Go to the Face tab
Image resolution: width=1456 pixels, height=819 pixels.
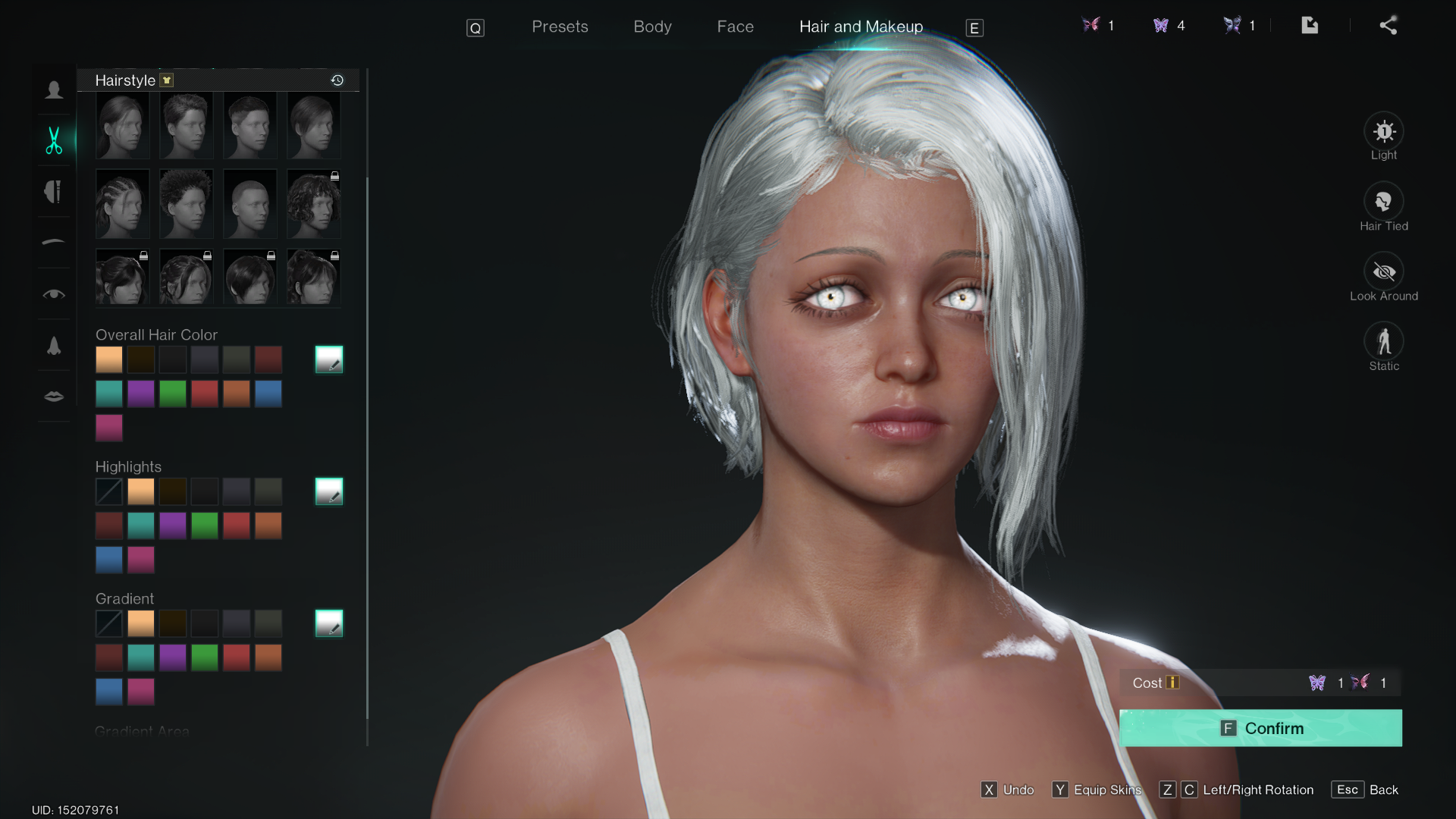735,27
